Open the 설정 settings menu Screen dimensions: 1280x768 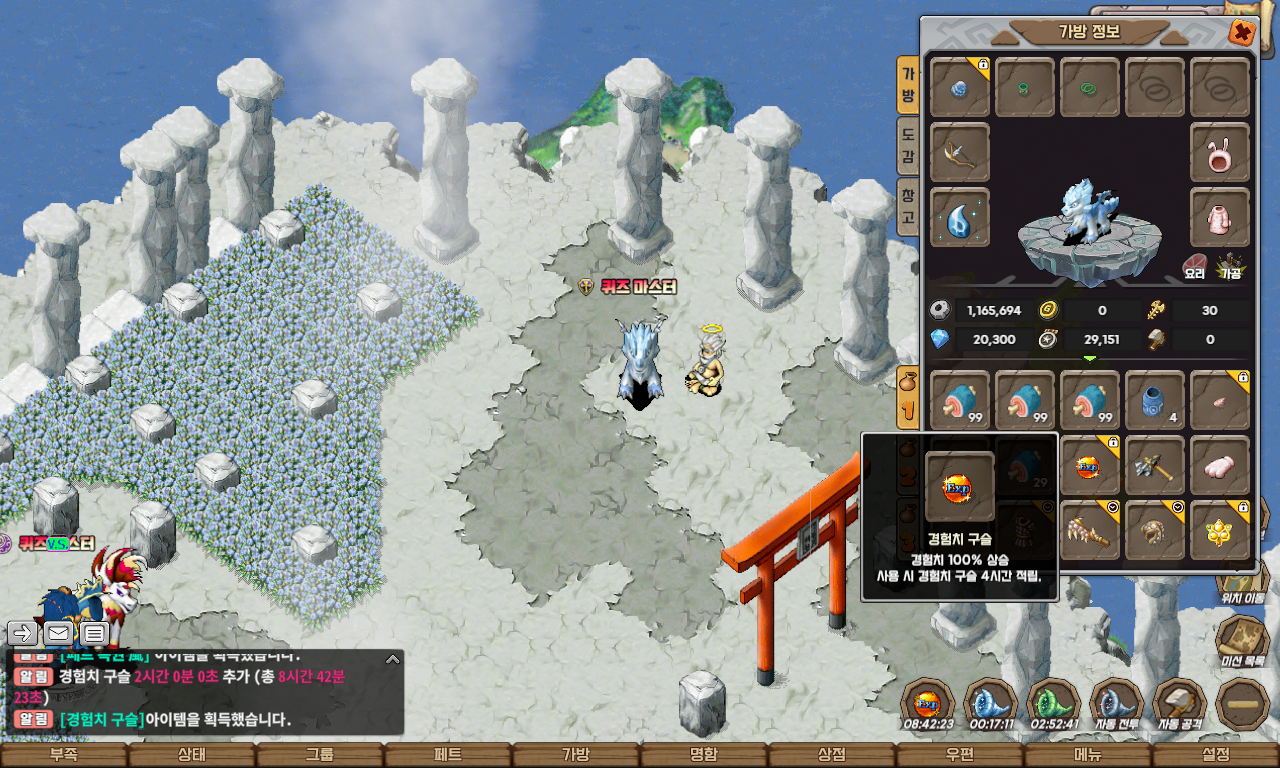click(x=1216, y=755)
